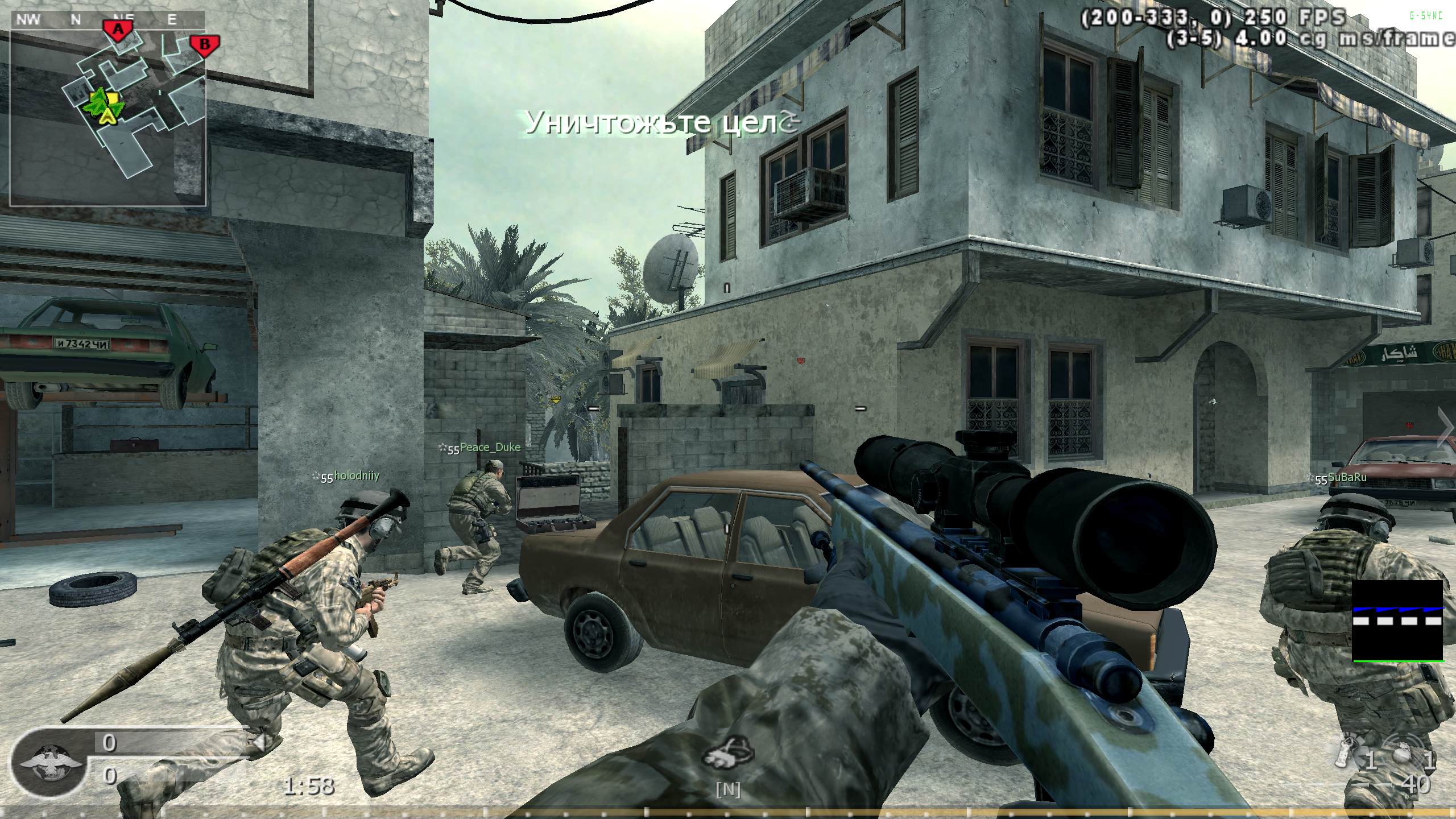Screen dimensions: 1456x819
Task: Click the match timer showing 1:58
Action: [309, 788]
